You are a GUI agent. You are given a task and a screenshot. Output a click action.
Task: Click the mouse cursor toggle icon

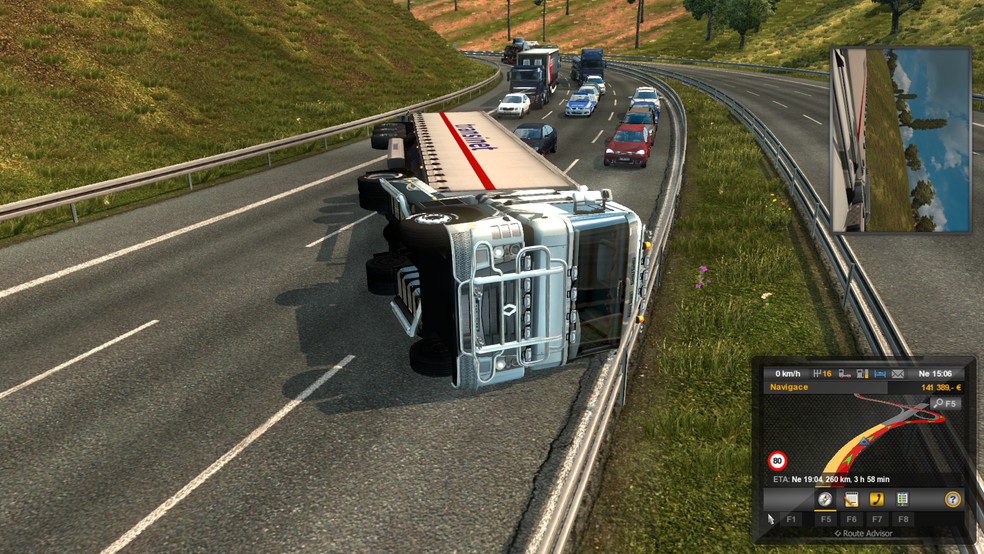pyautogui.click(x=769, y=519)
